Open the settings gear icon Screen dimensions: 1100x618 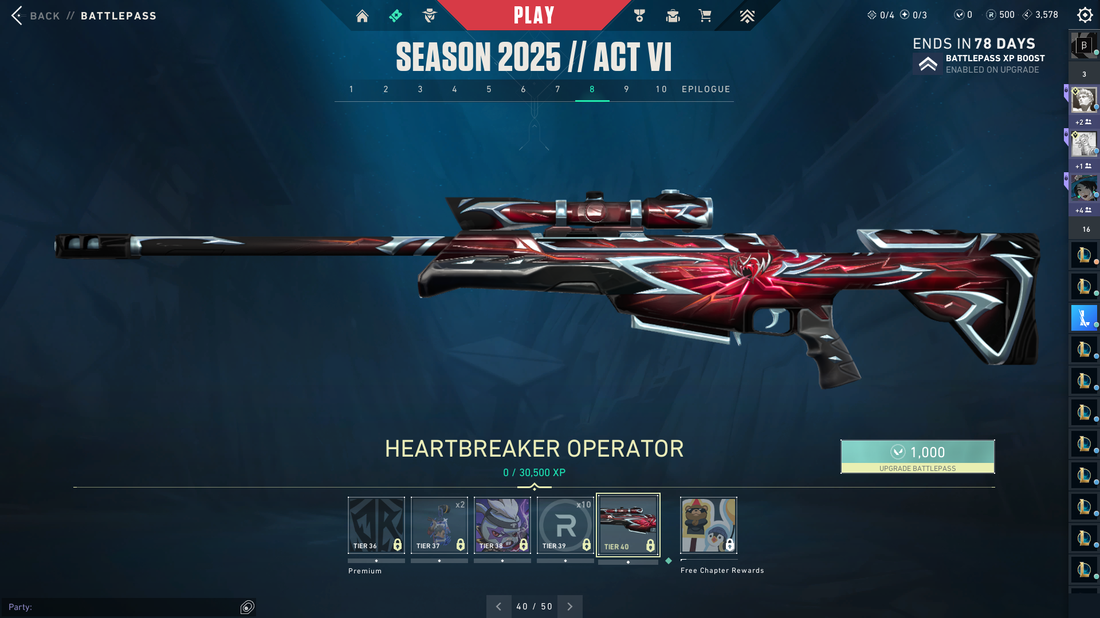(1085, 15)
